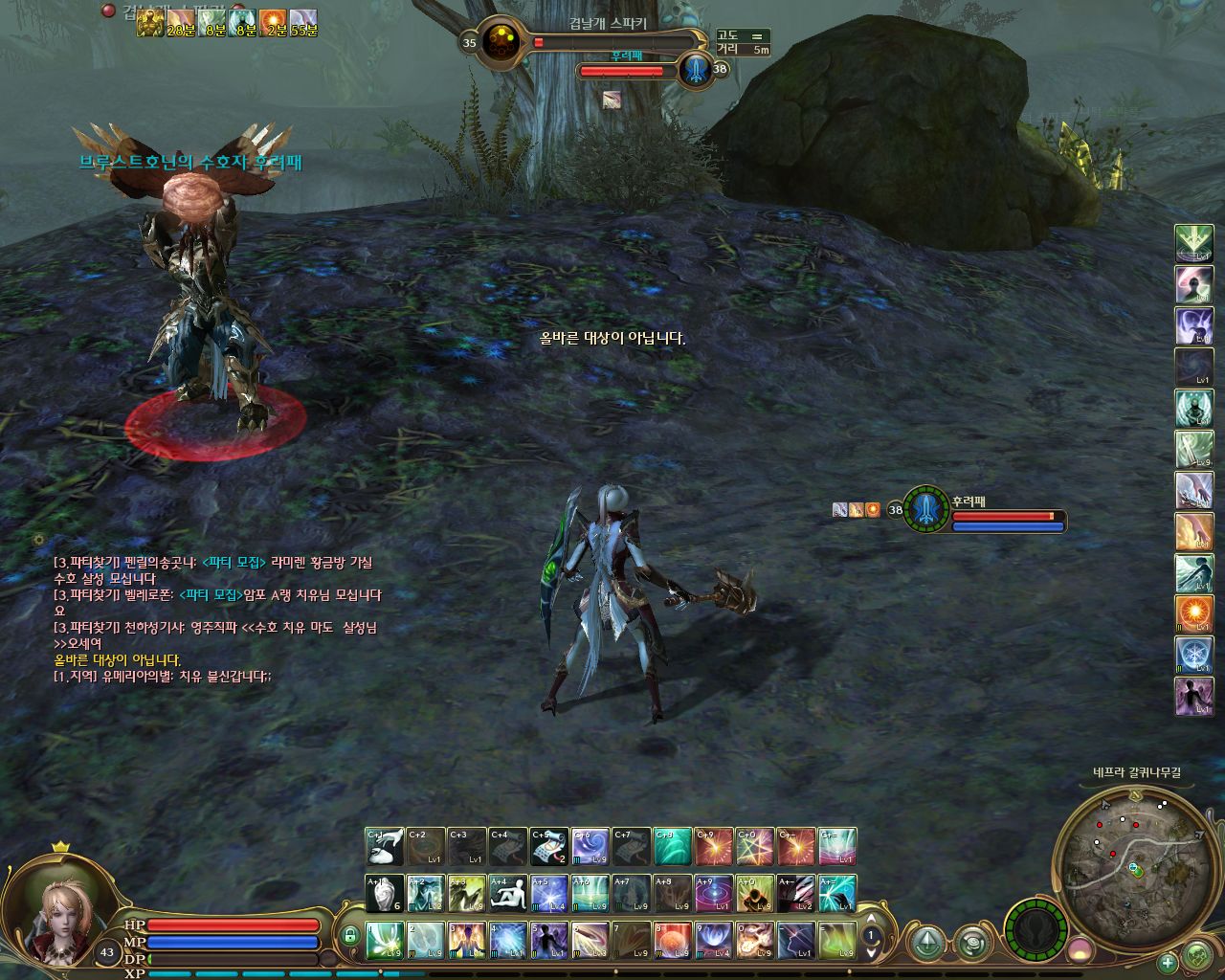Activate the green light burst skill in slot 1
Image resolution: width=1225 pixels, height=980 pixels.
[385, 940]
